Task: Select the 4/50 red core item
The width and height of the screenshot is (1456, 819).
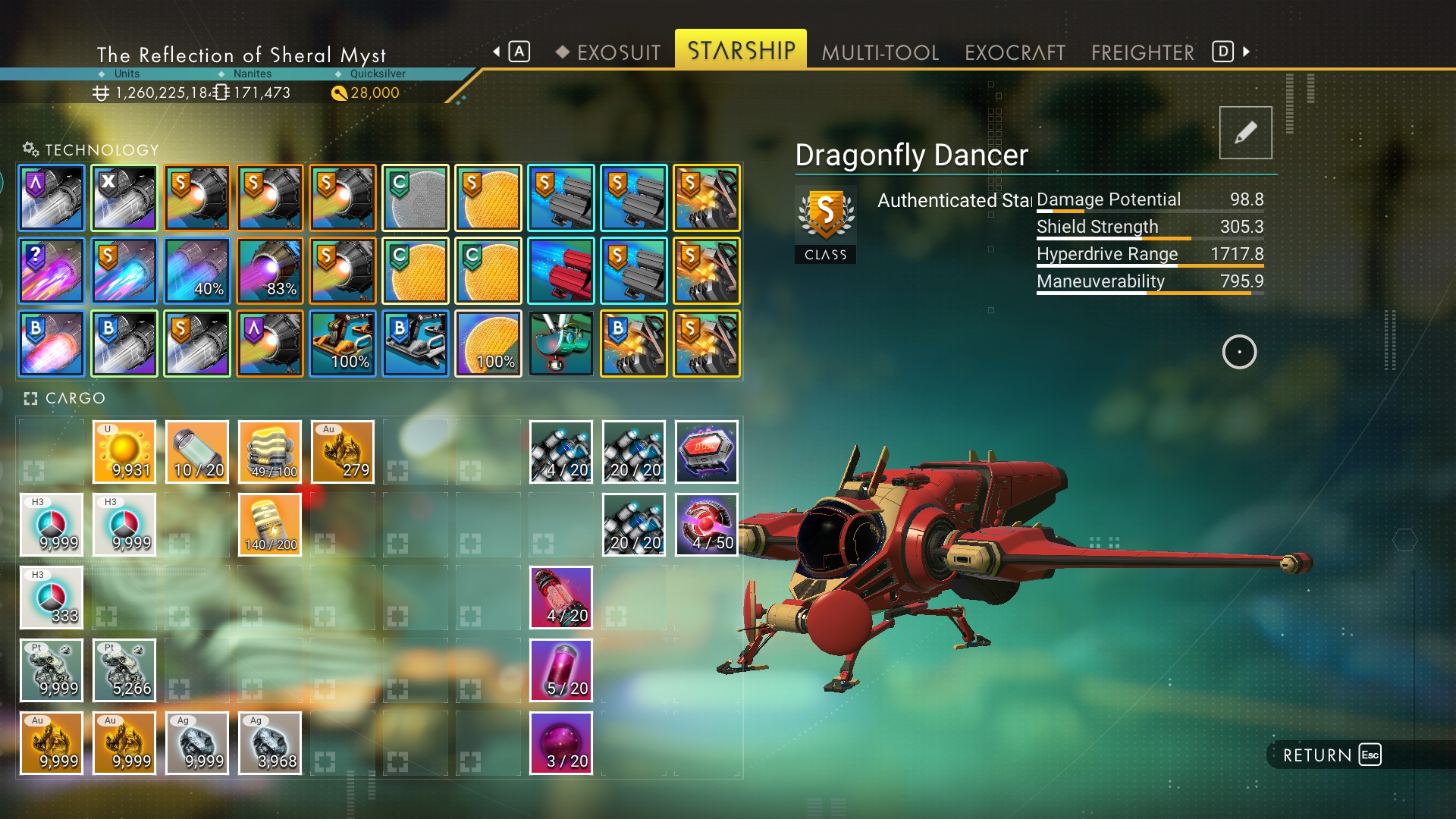Action: [x=707, y=525]
